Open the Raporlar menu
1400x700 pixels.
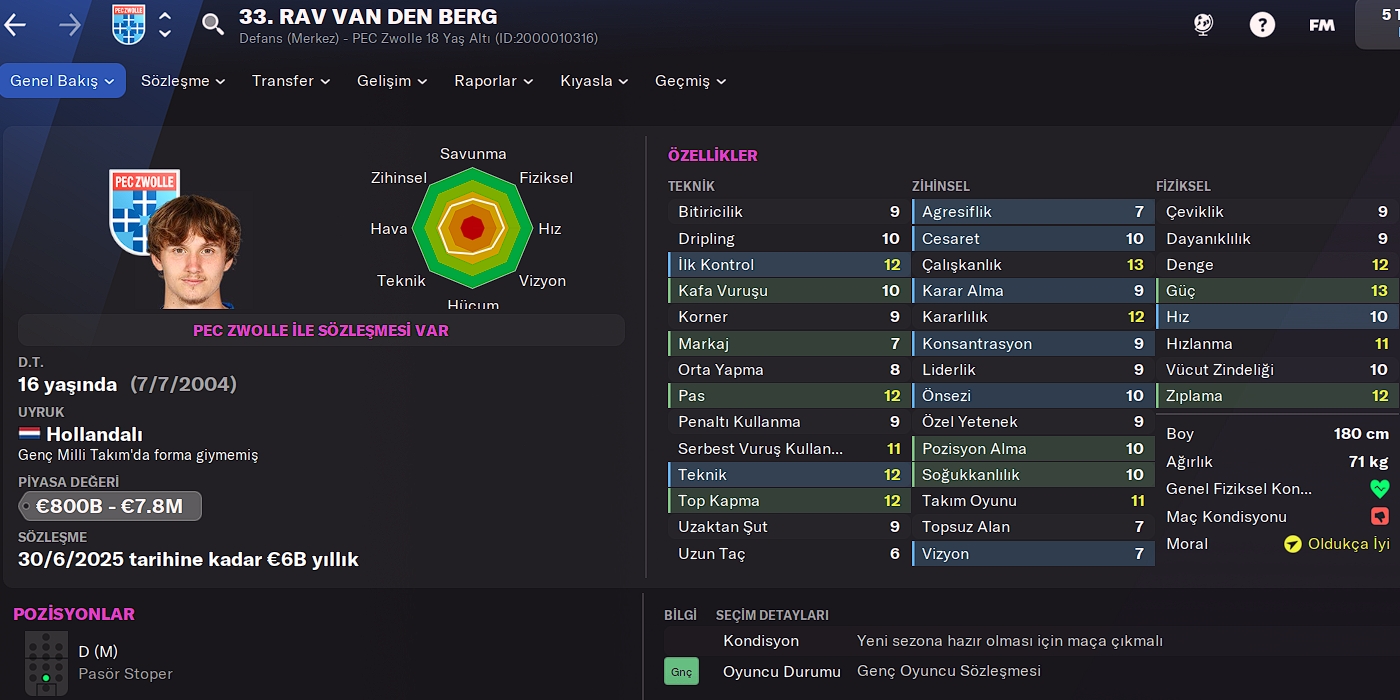click(494, 81)
